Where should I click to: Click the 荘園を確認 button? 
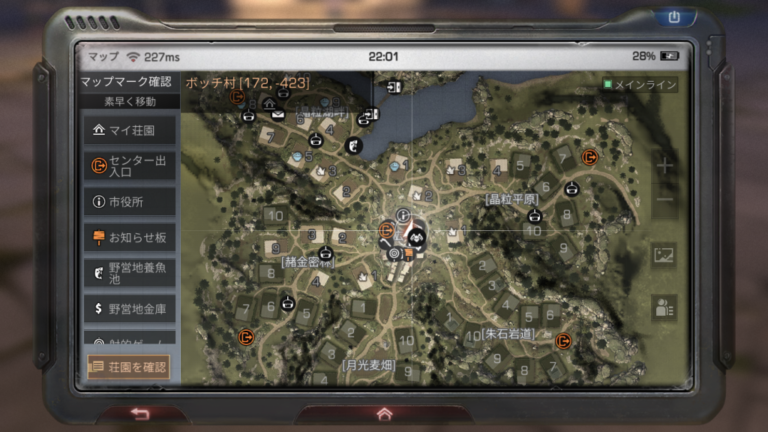129,367
